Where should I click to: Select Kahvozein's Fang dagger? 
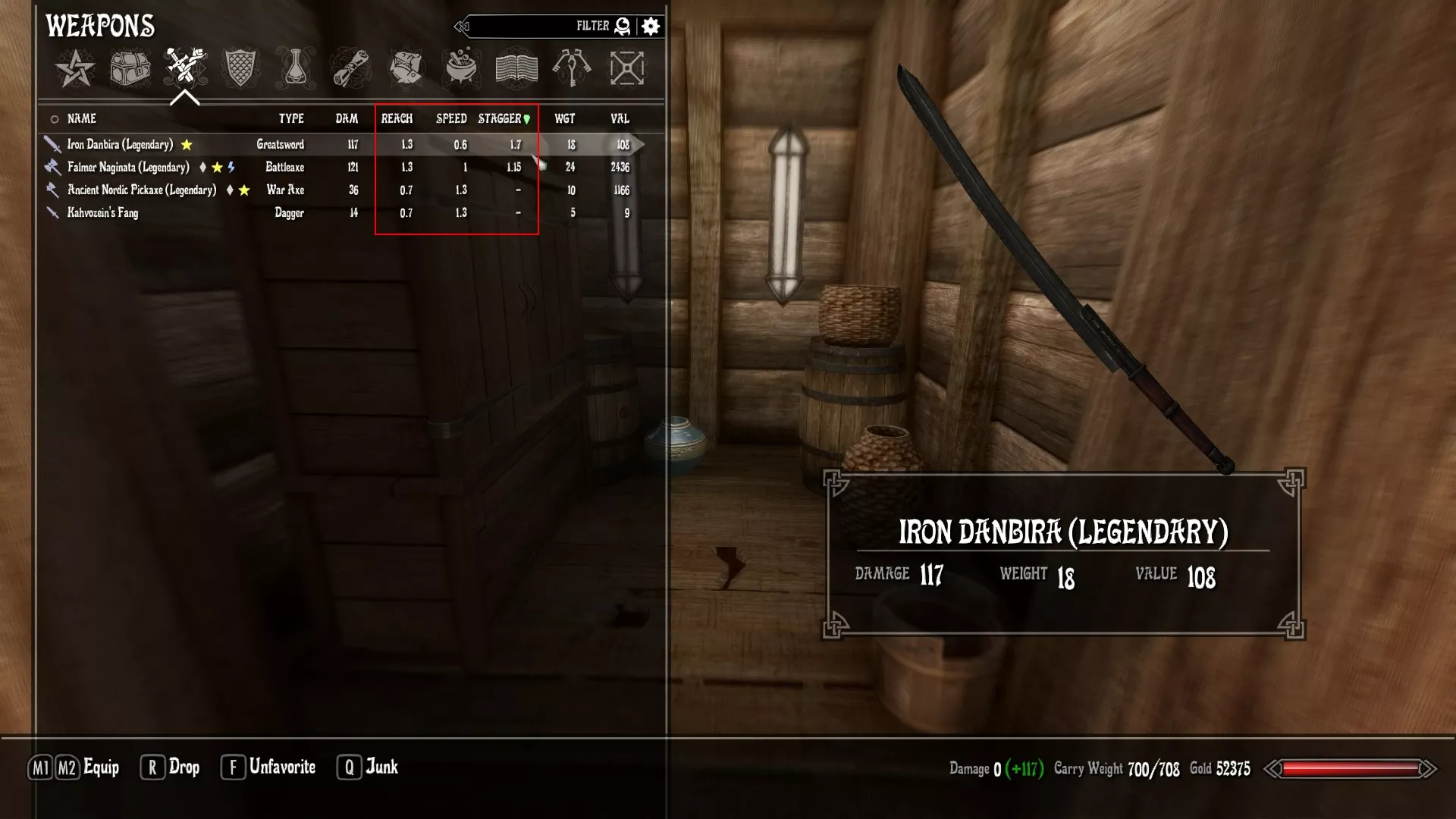click(x=102, y=213)
